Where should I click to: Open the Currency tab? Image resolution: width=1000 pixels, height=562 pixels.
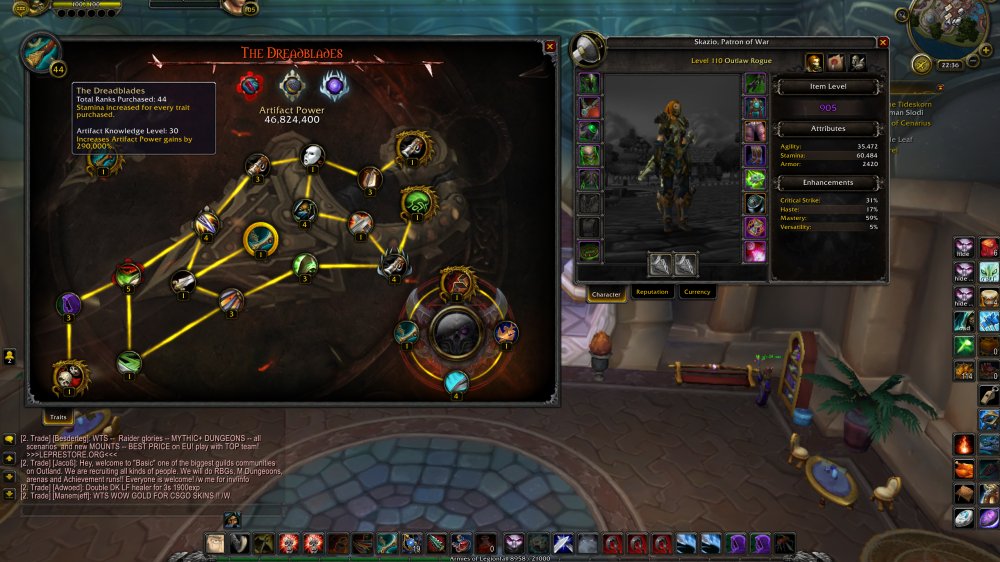coord(697,292)
